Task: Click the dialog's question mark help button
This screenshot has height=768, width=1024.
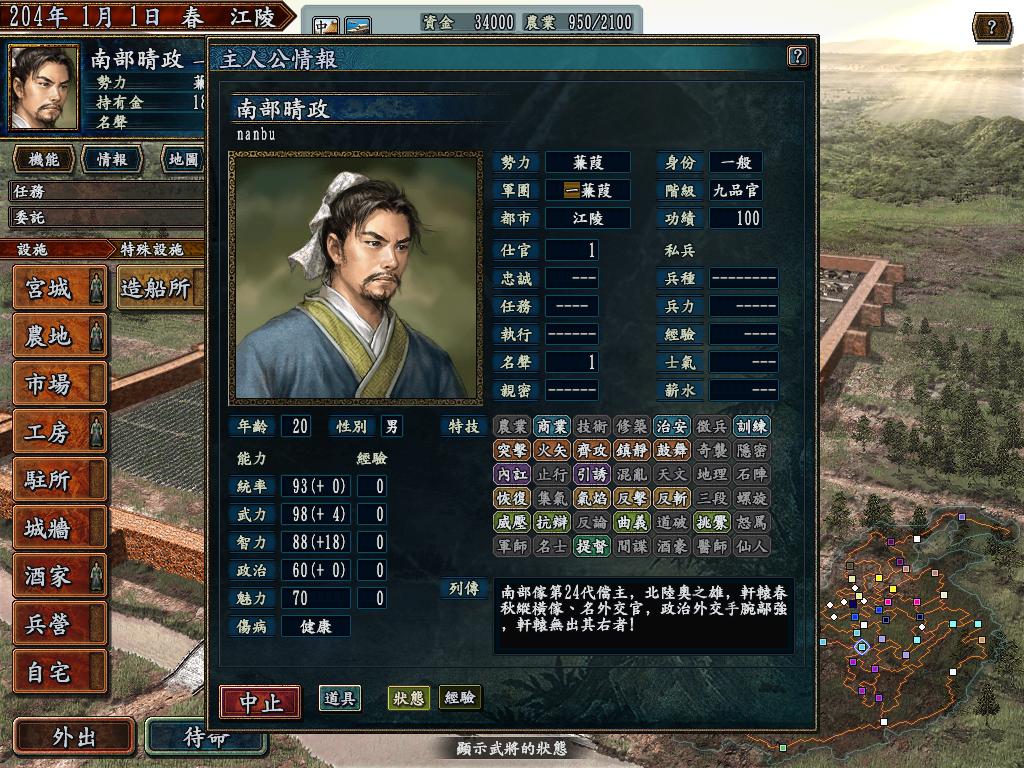Action: 797,56
